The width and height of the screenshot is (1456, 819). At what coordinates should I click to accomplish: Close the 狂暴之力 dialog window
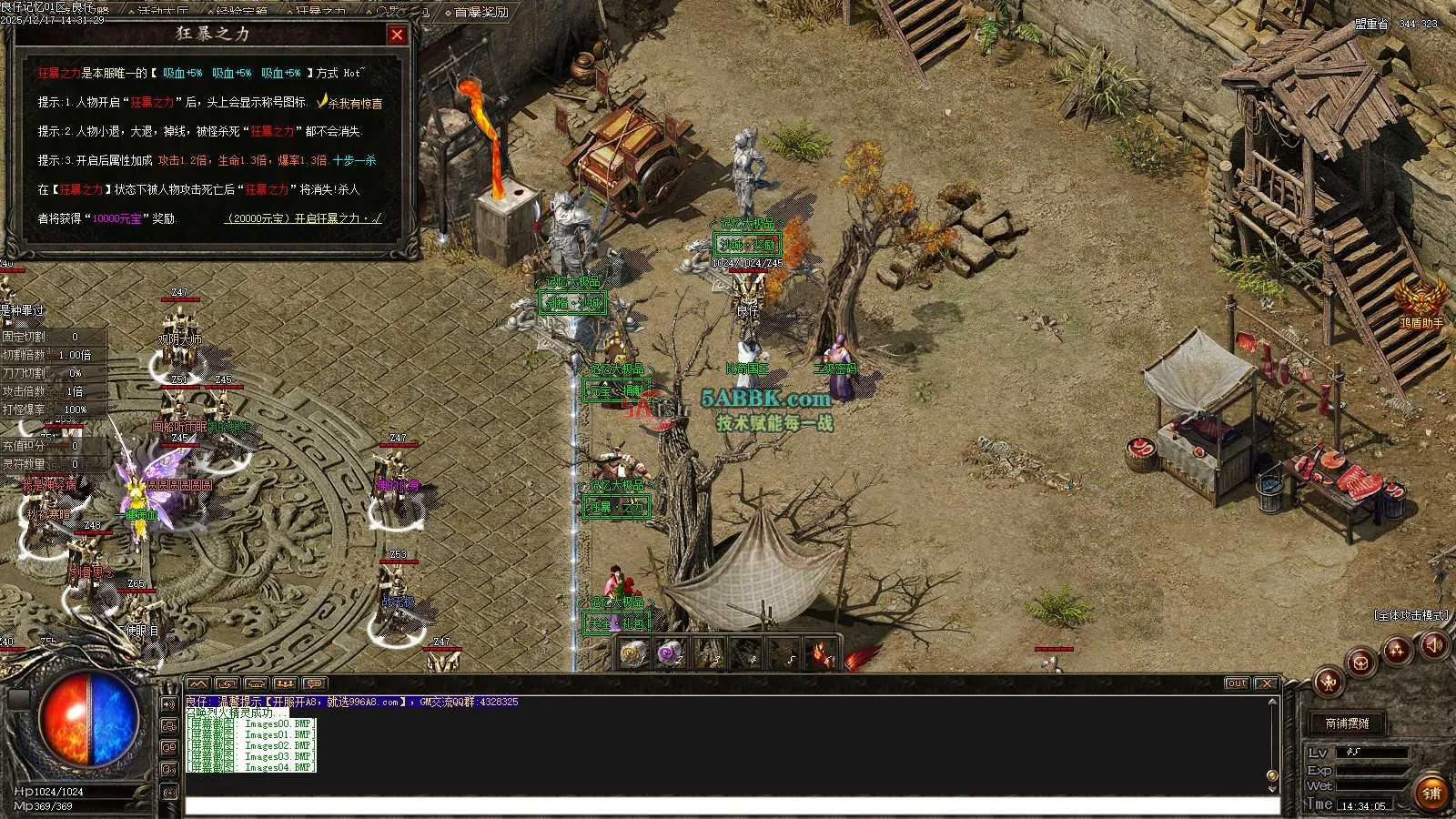point(397,35)
